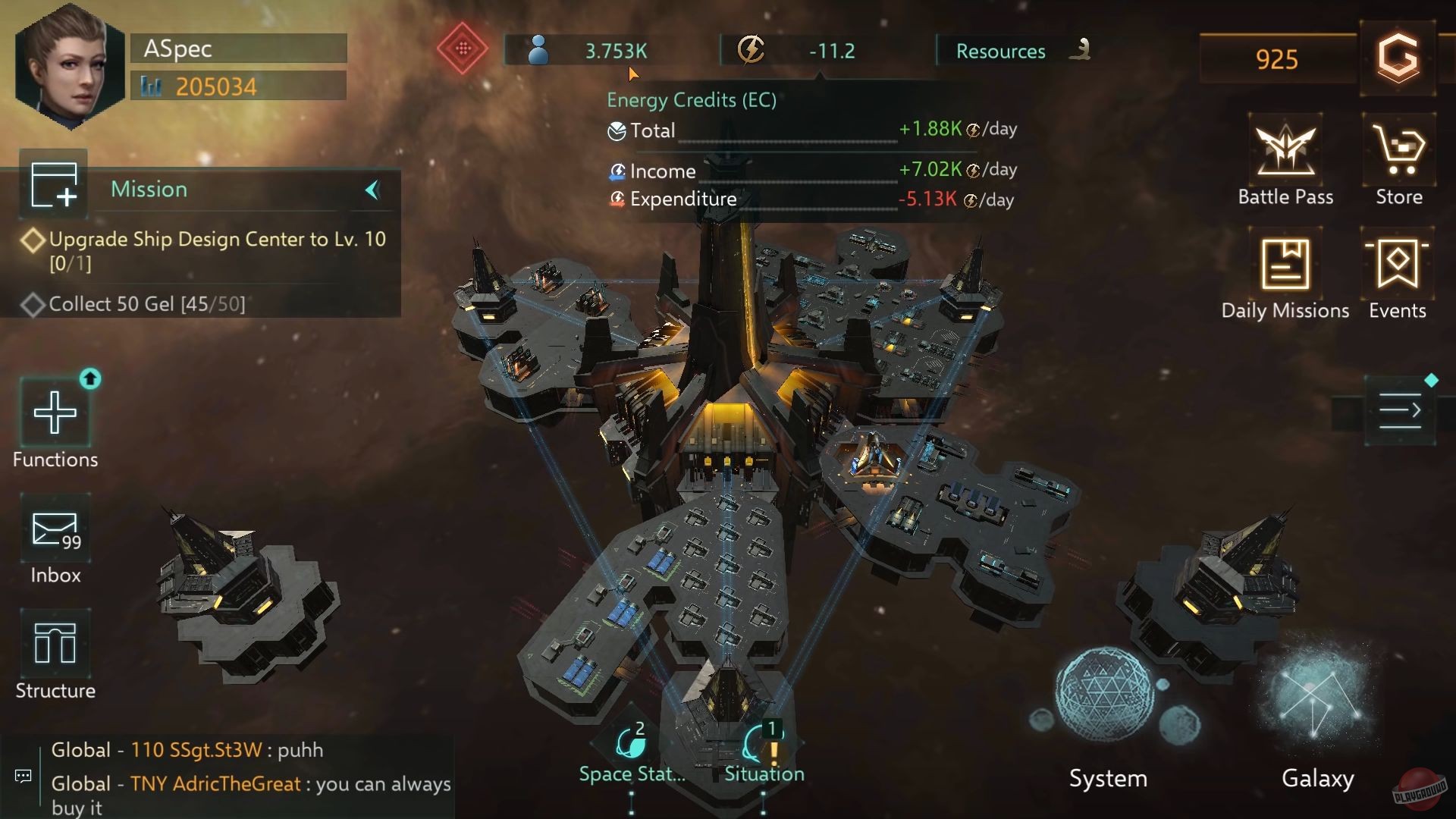This screenshot has height=819, width=1456.
Task: Collapse the Mission panel with its arrow
Action: tap(371, 190)
